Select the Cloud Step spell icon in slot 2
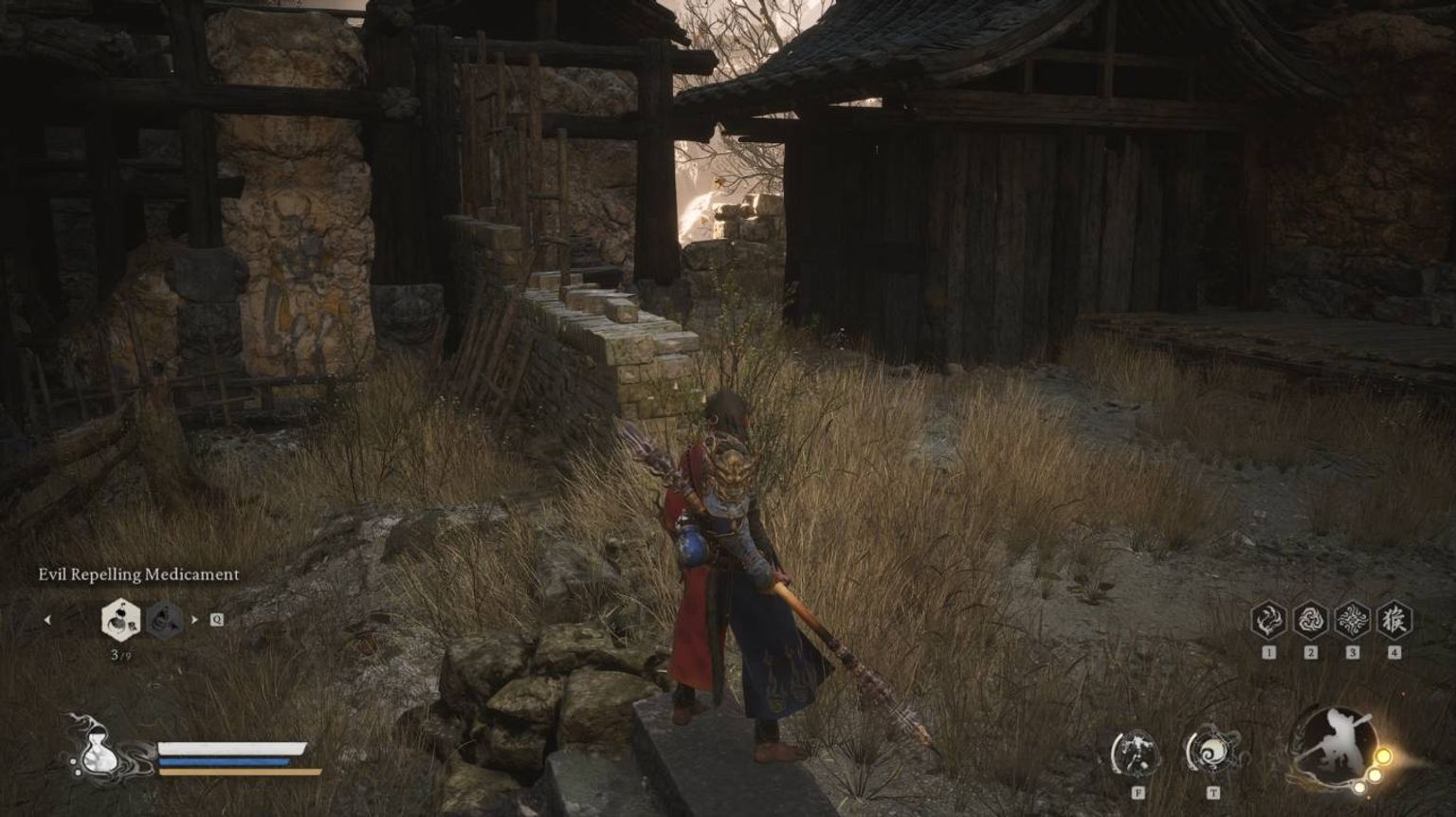Screen dimensions: 1456x817 point(1311,620)
